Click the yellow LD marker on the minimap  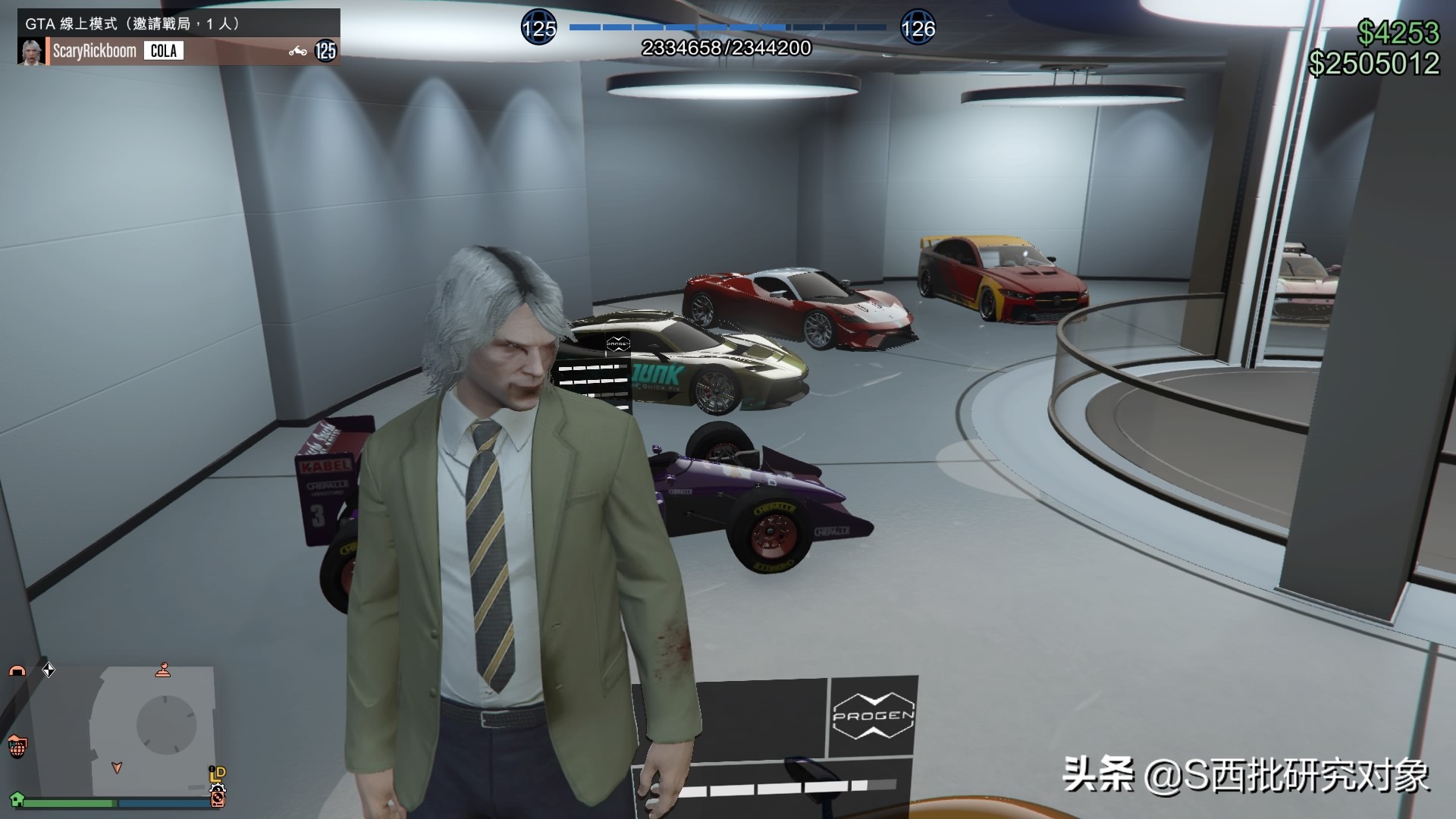[216, 773]
